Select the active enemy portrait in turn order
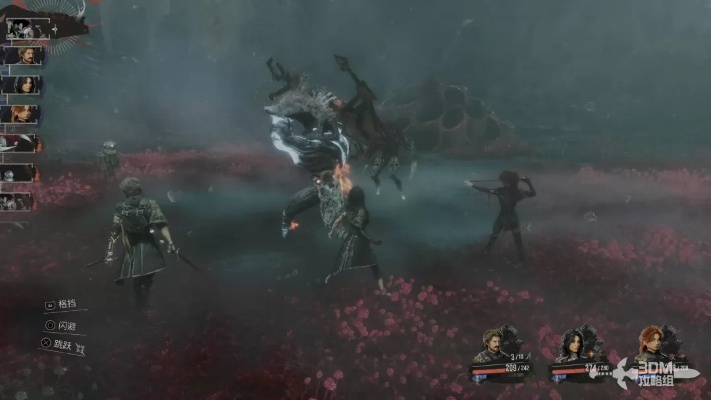 pyautogui.click(x=22, y=28)
